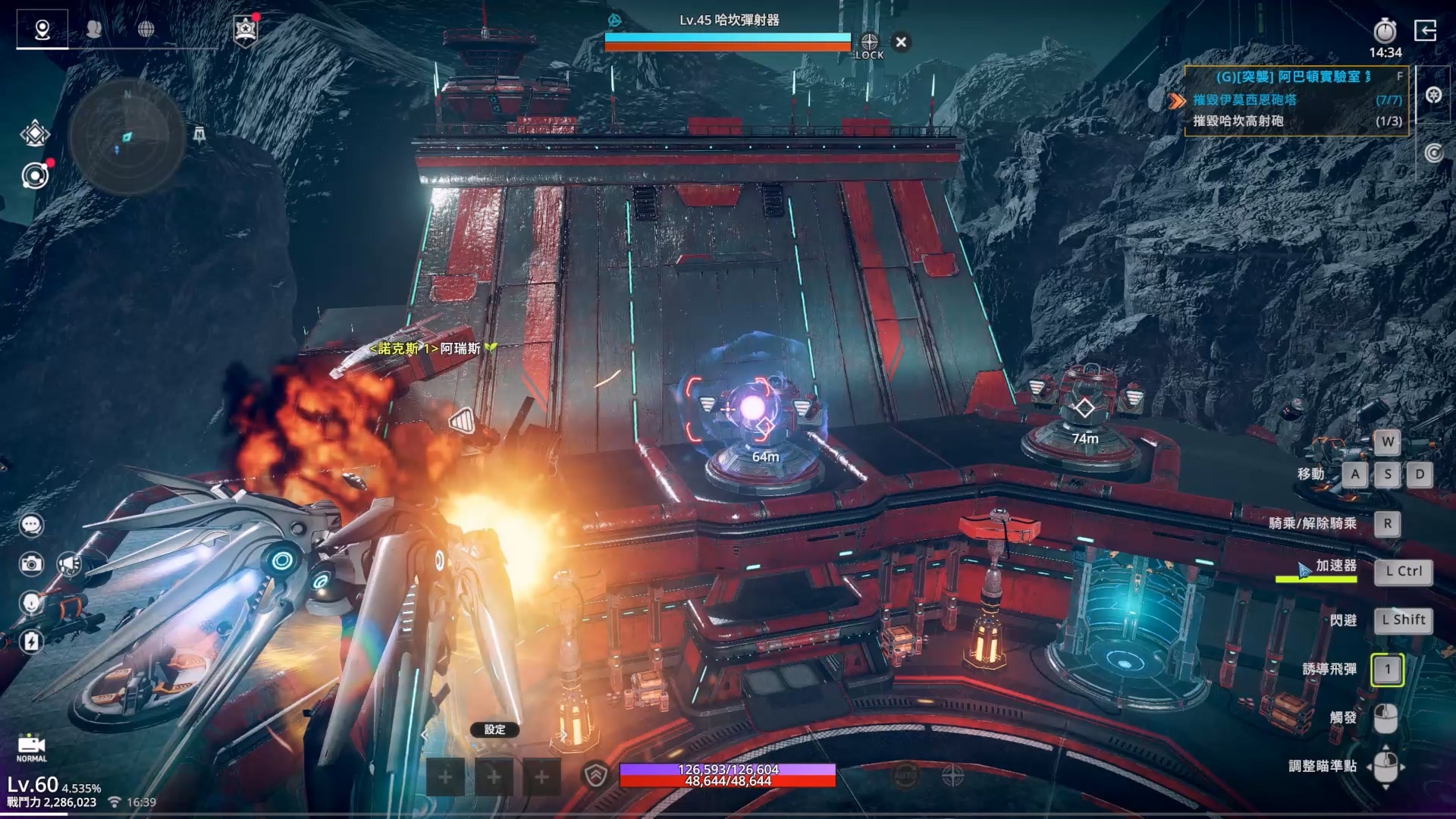Screen dimensions: 1456x819
Task: Select the location pin tab
Action: click(x=42, y=30)
